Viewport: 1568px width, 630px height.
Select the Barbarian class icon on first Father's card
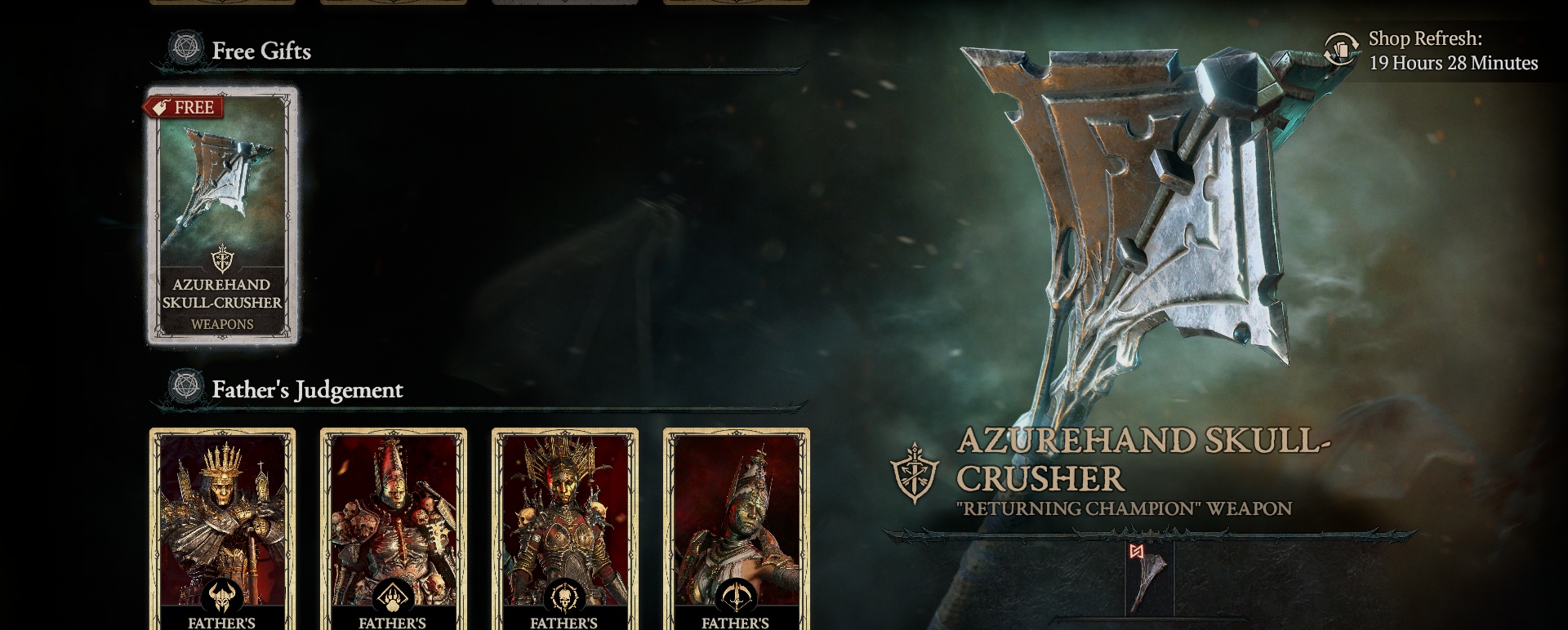222,597
